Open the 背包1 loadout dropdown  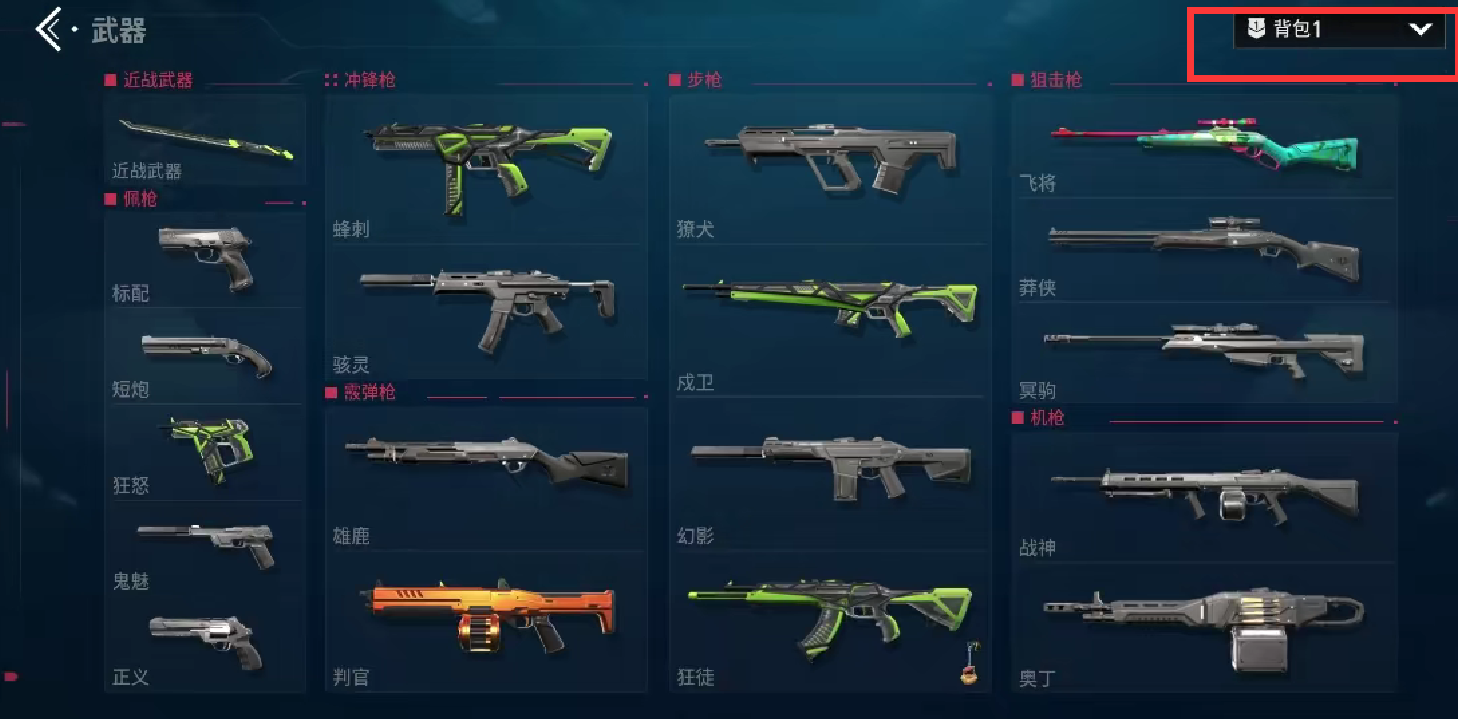click(1339, 30)
